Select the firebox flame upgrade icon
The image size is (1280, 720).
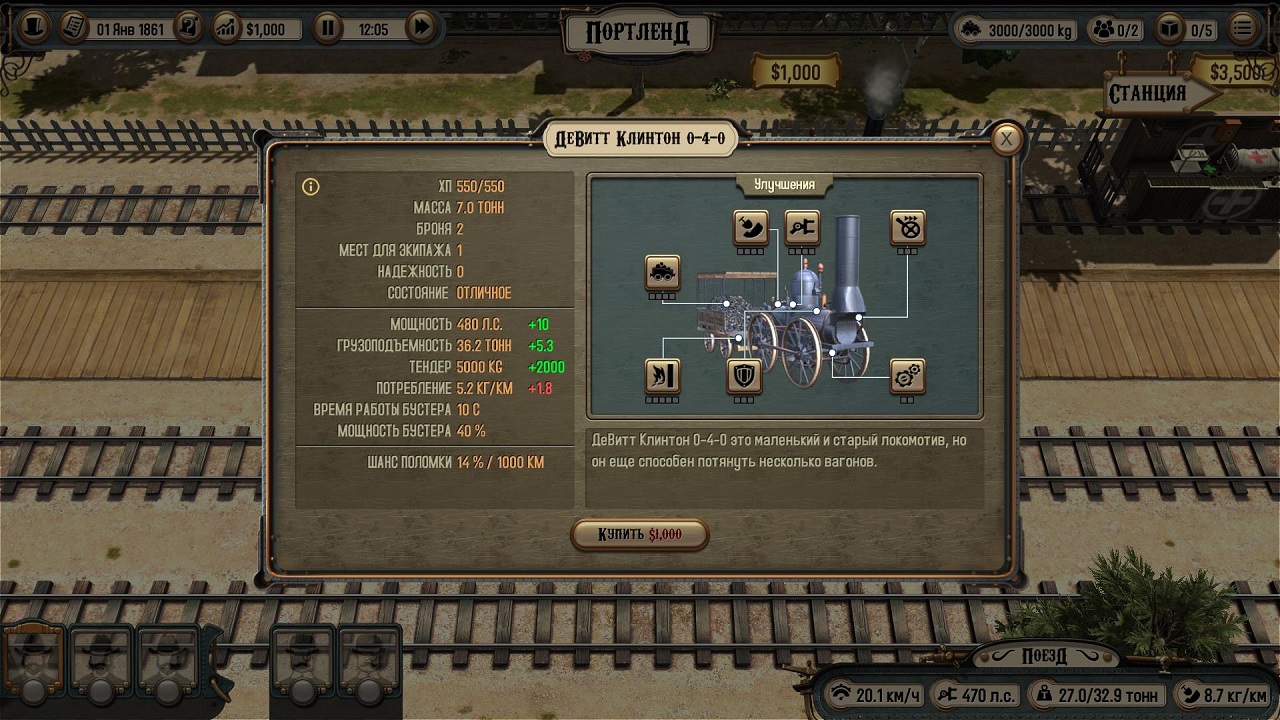click(x=662, y=376)
